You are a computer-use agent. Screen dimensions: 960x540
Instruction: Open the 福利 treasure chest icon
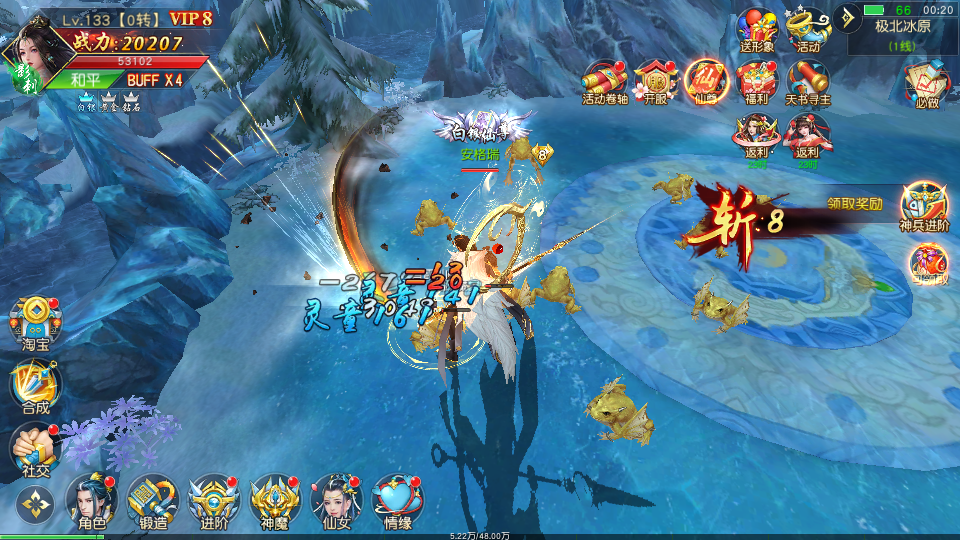pyautogui.click(x=756, y=79)
